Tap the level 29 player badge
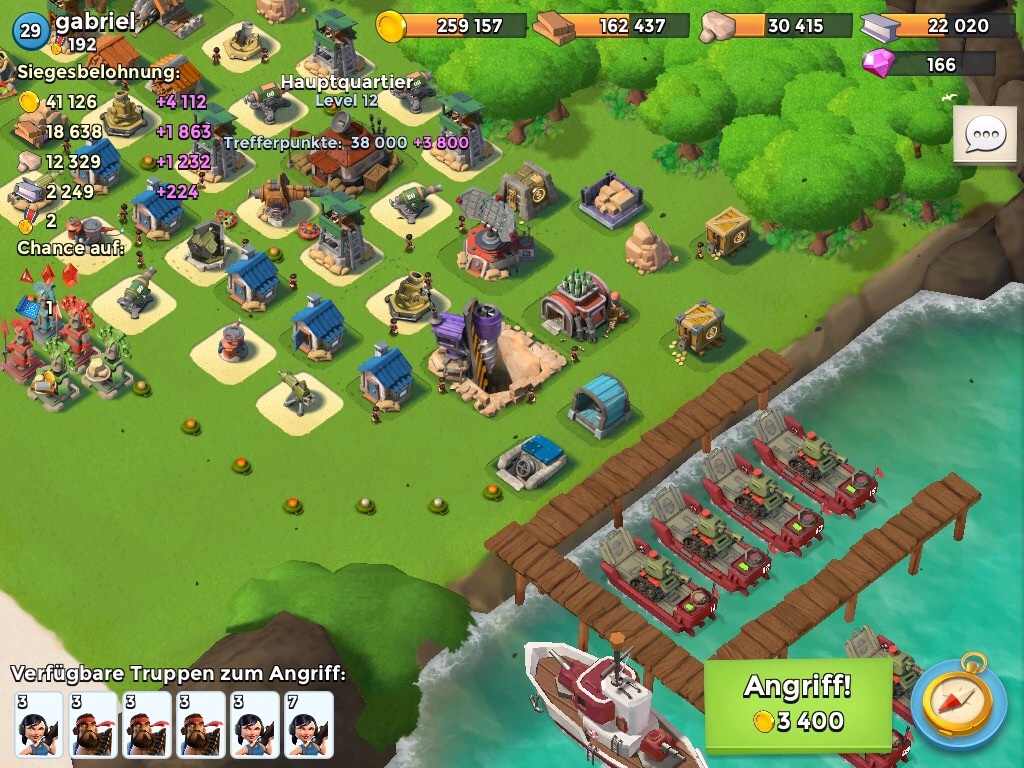The height and width of the screenshot is (768, 1024). 30,30
